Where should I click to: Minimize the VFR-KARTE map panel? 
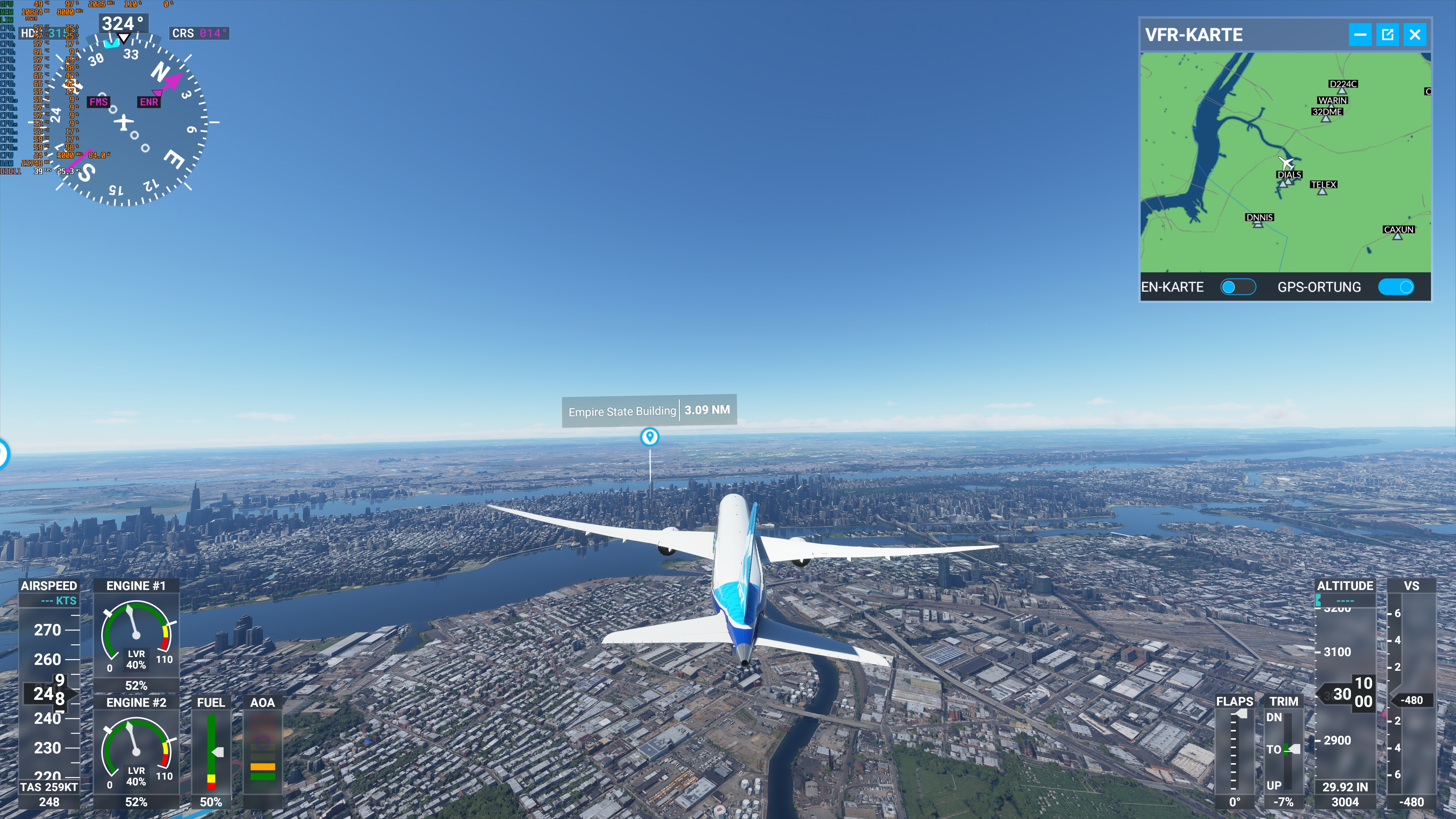(1360, 35)
